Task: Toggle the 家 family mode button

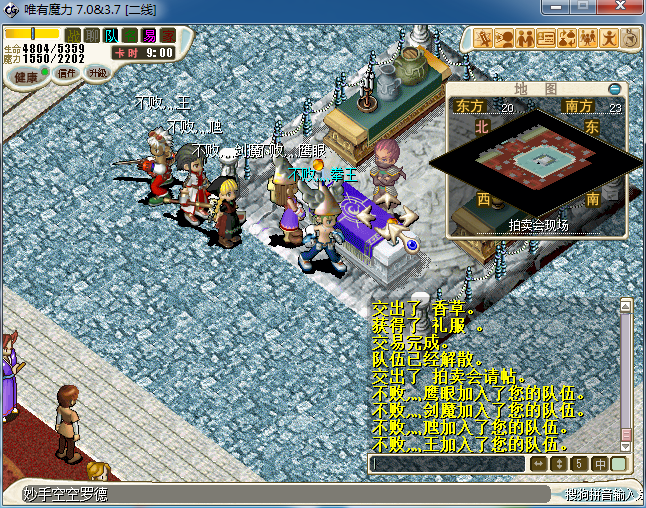Action: coord(168,35)
